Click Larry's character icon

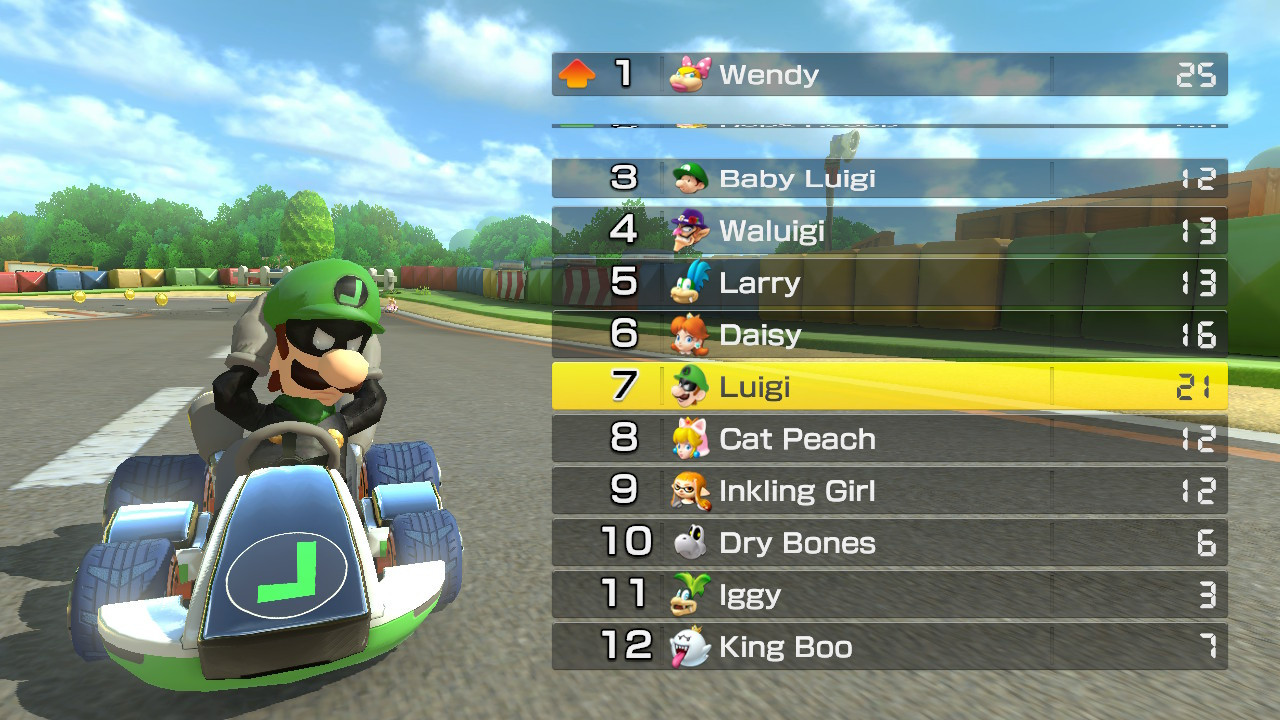(693, 283)
